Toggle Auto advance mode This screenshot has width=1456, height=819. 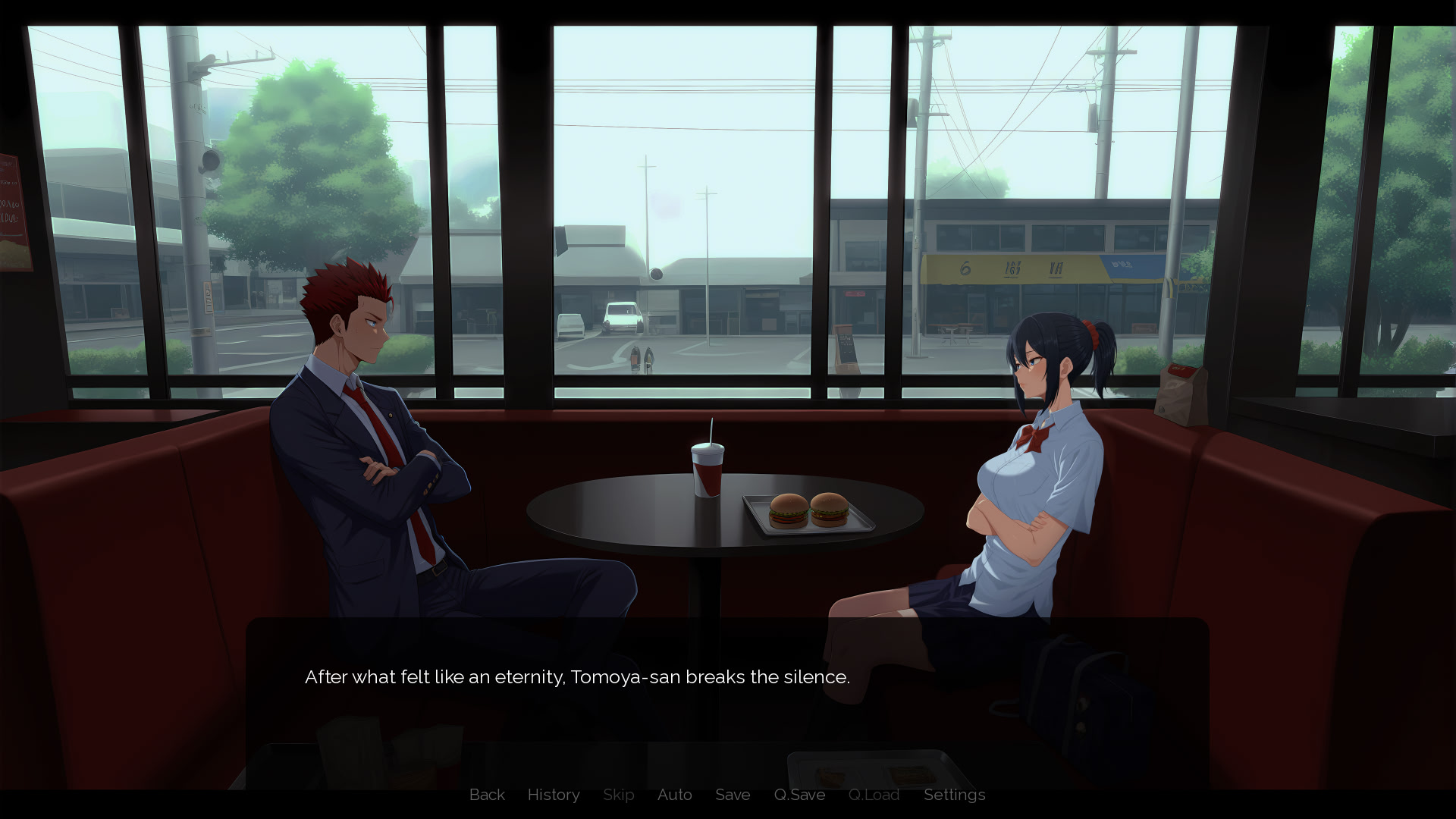point(674,795)
